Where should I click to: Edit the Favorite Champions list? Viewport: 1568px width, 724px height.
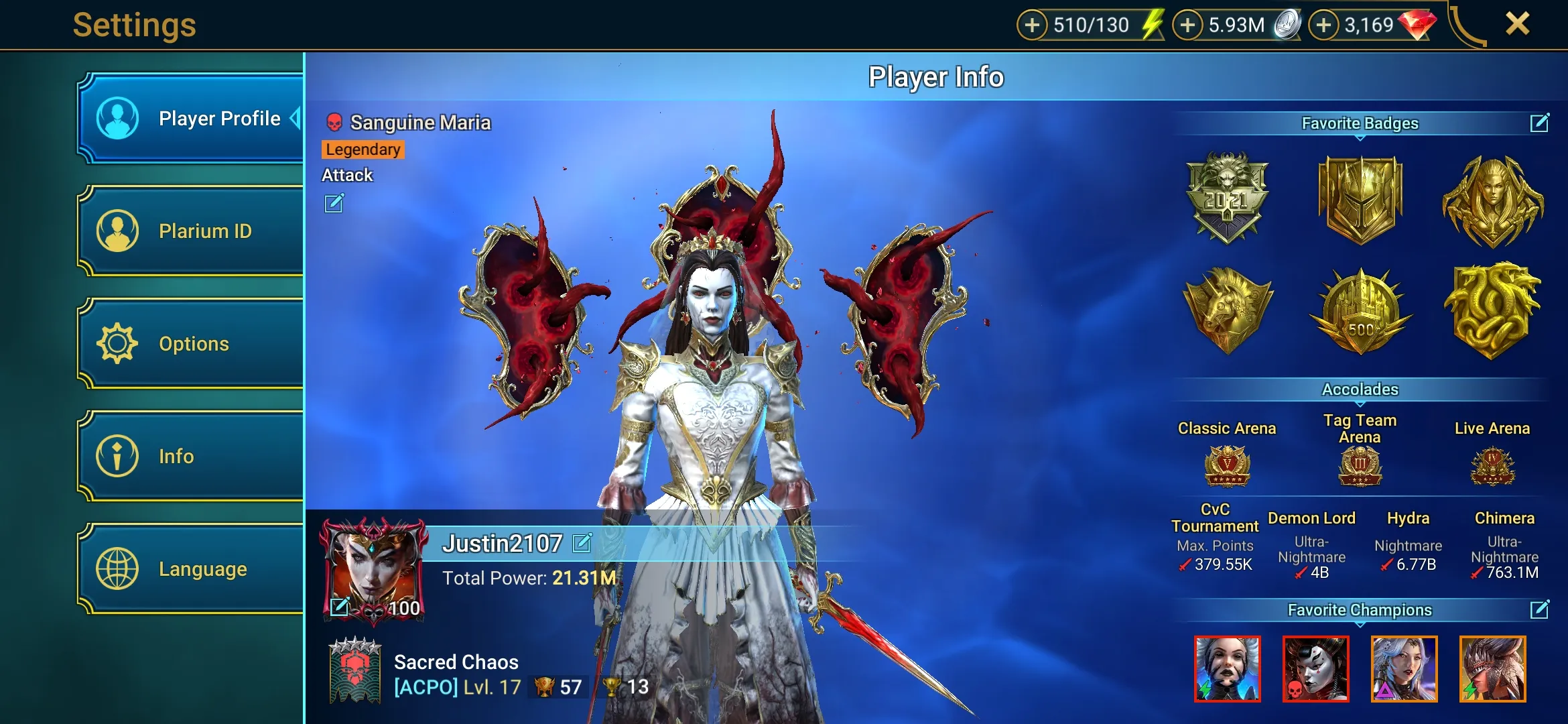[x=1539, y=609]
